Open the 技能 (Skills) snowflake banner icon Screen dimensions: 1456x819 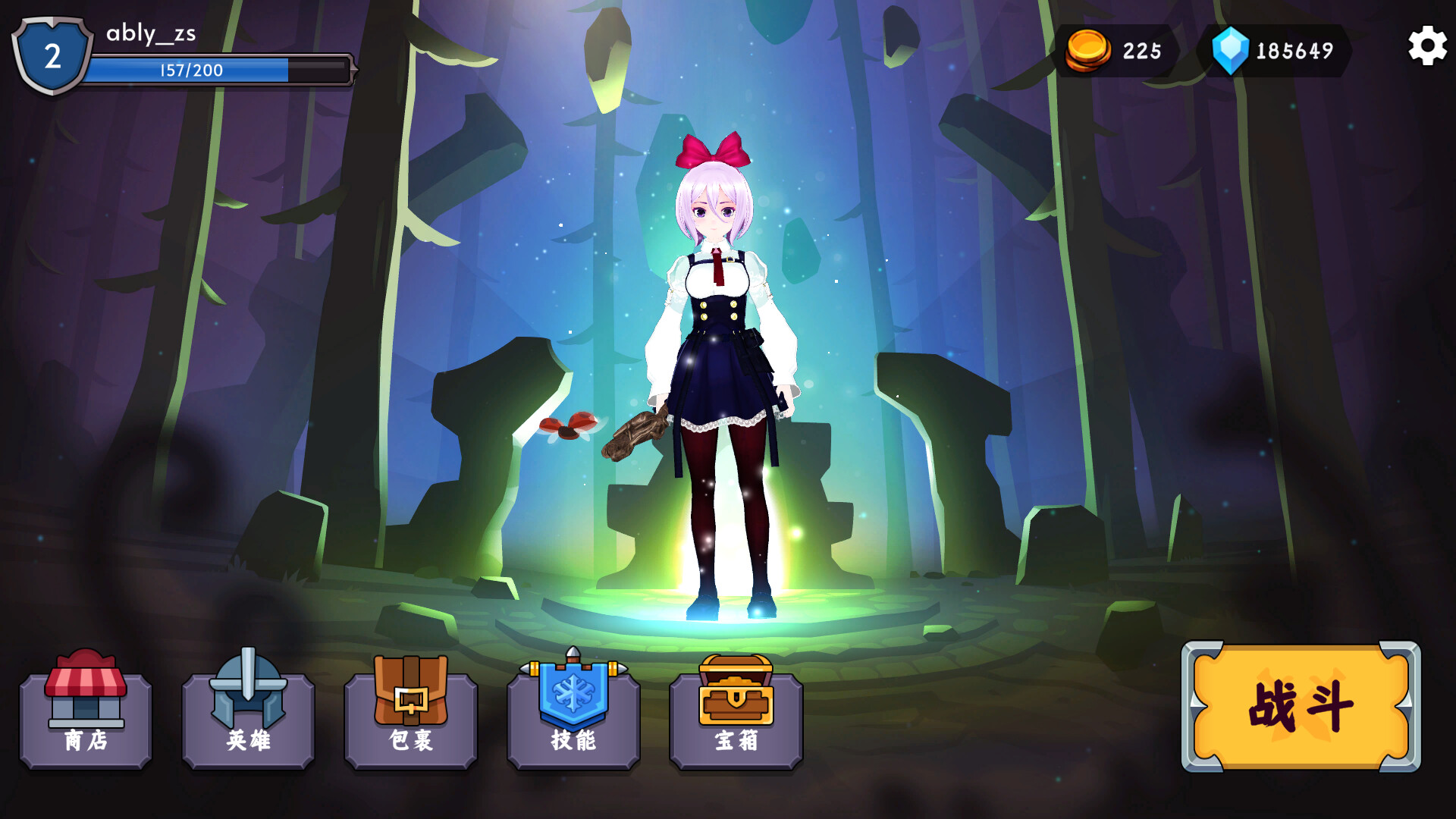coord(573,690)
